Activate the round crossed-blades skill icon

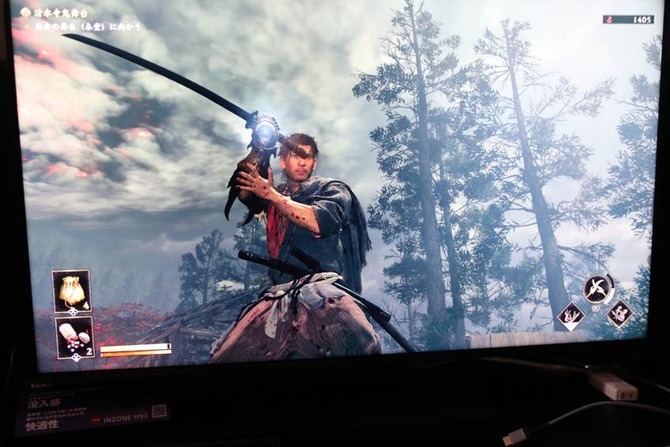pyautogui.click(x=598, y=289)
